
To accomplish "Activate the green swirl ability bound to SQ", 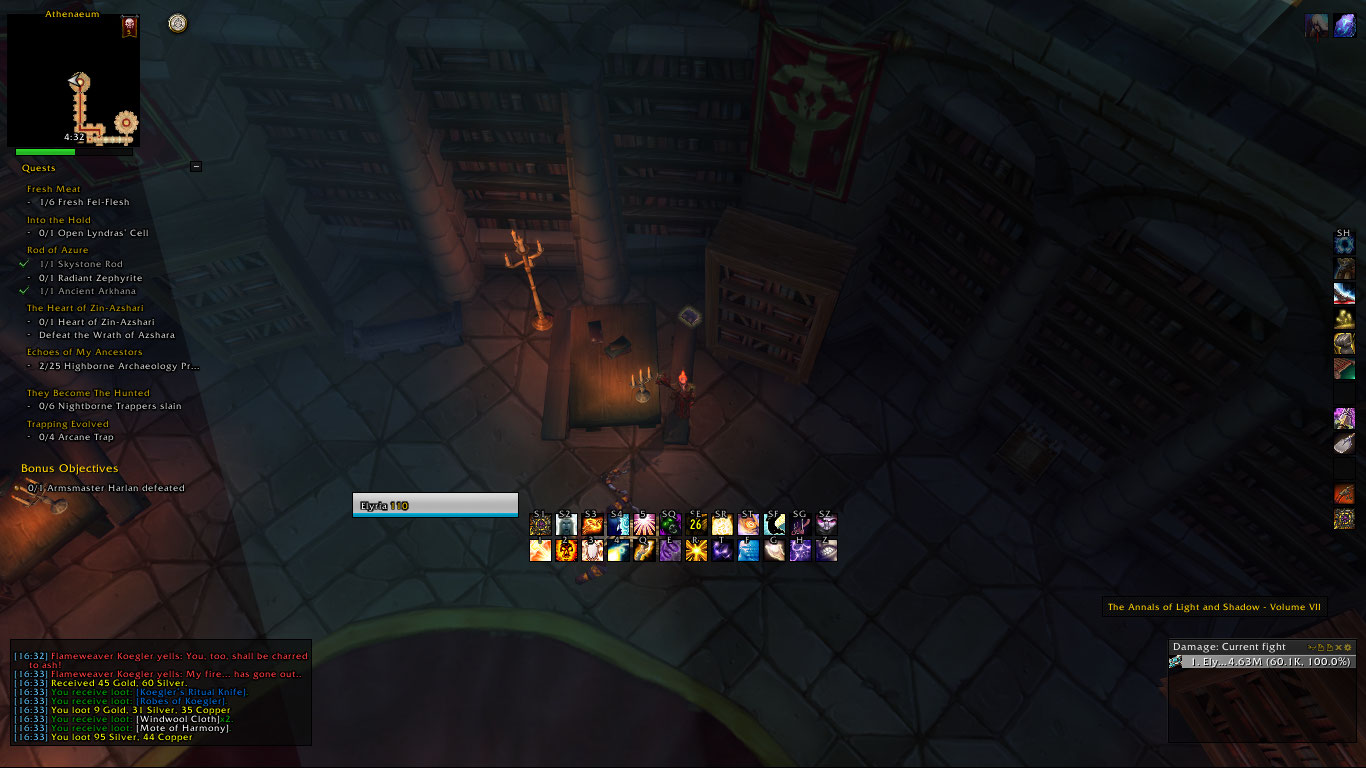I will coord(671,524).
